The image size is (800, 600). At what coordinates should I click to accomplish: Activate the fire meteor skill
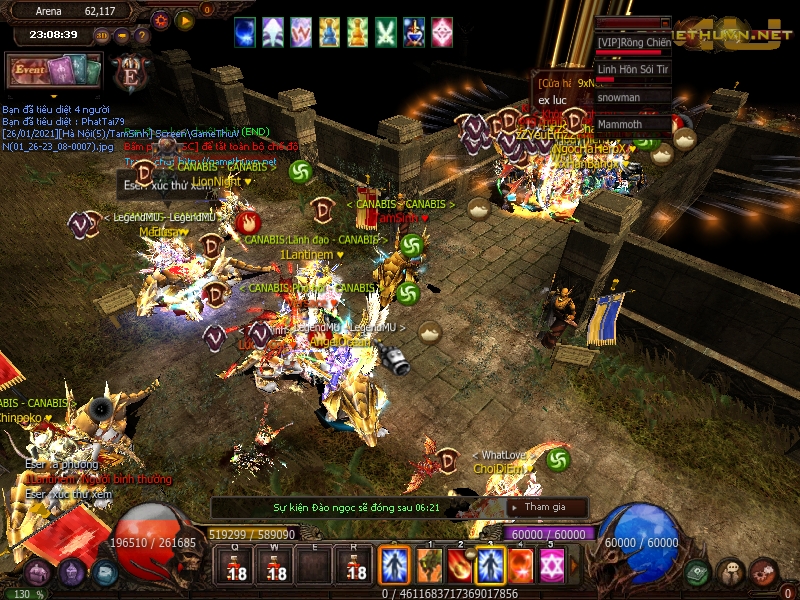(x=460, y=566)
